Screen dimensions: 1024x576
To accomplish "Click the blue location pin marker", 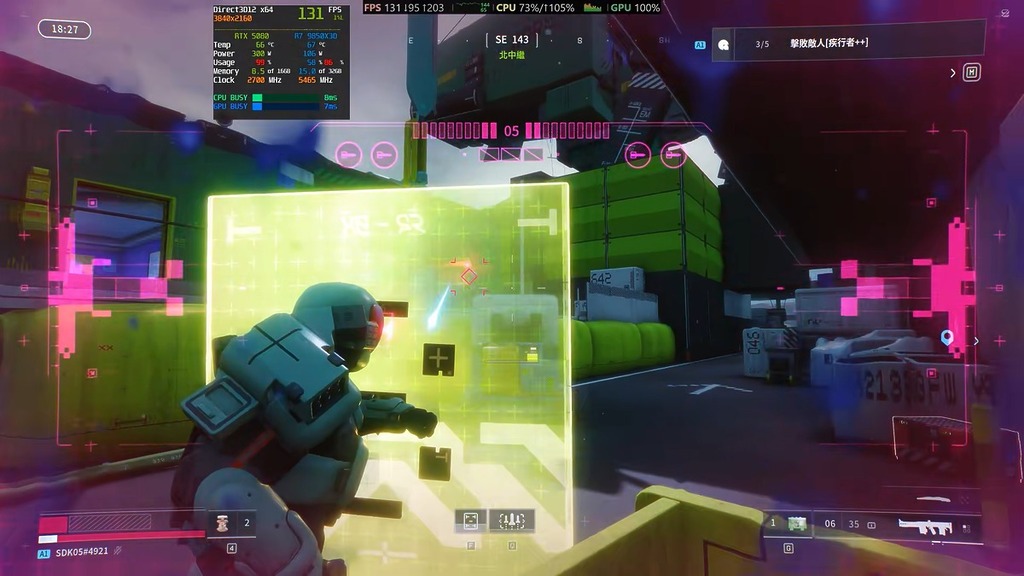I will pos(947,338).
